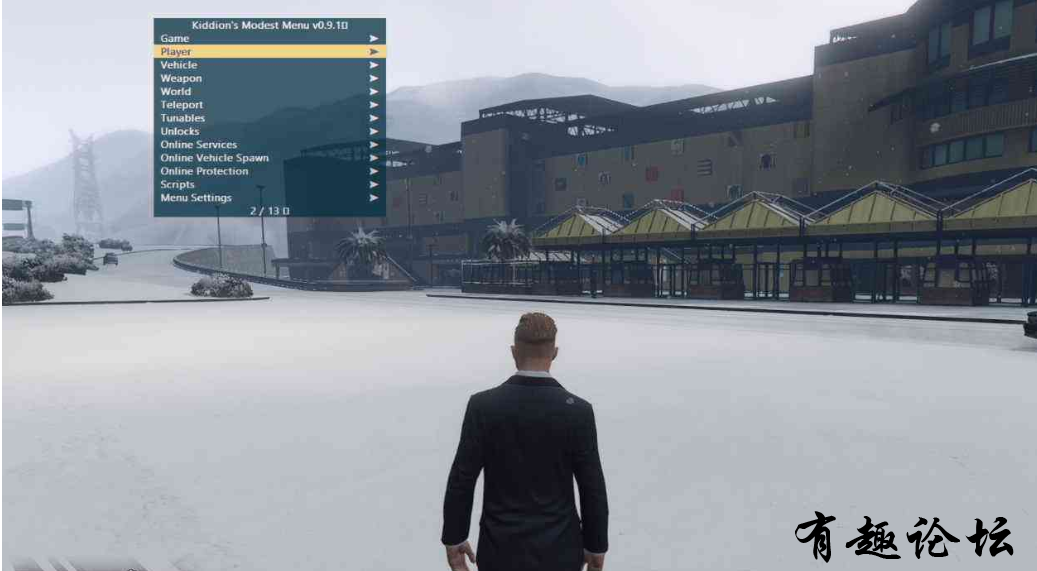Open the Game submenu
The height and width of the screenshot is (571, 1037).
point(175,38)
